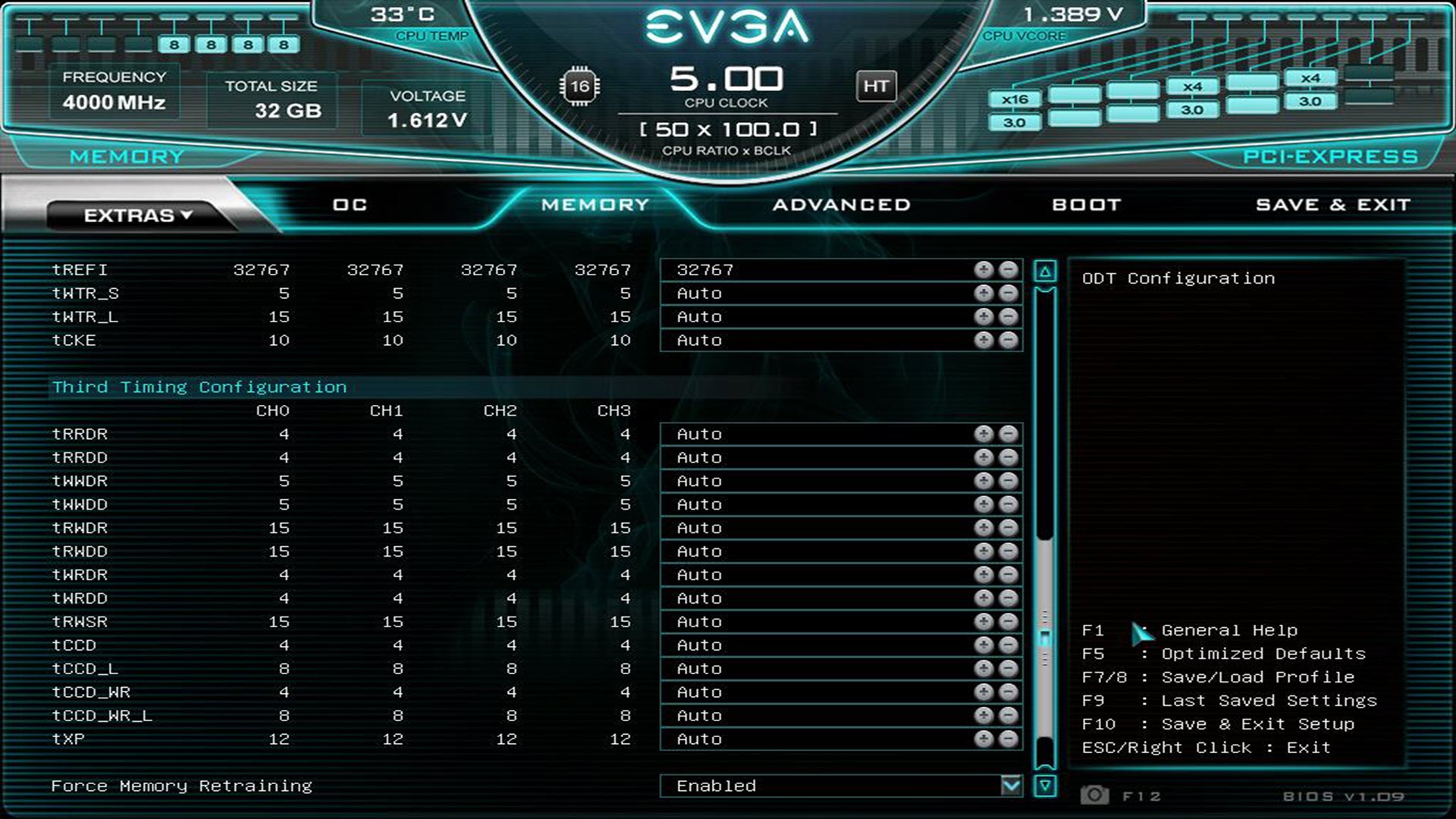The width and height of the screenshot is (1456, 819).
Task: Switch to the OC tab
Action: click(350, 205)
